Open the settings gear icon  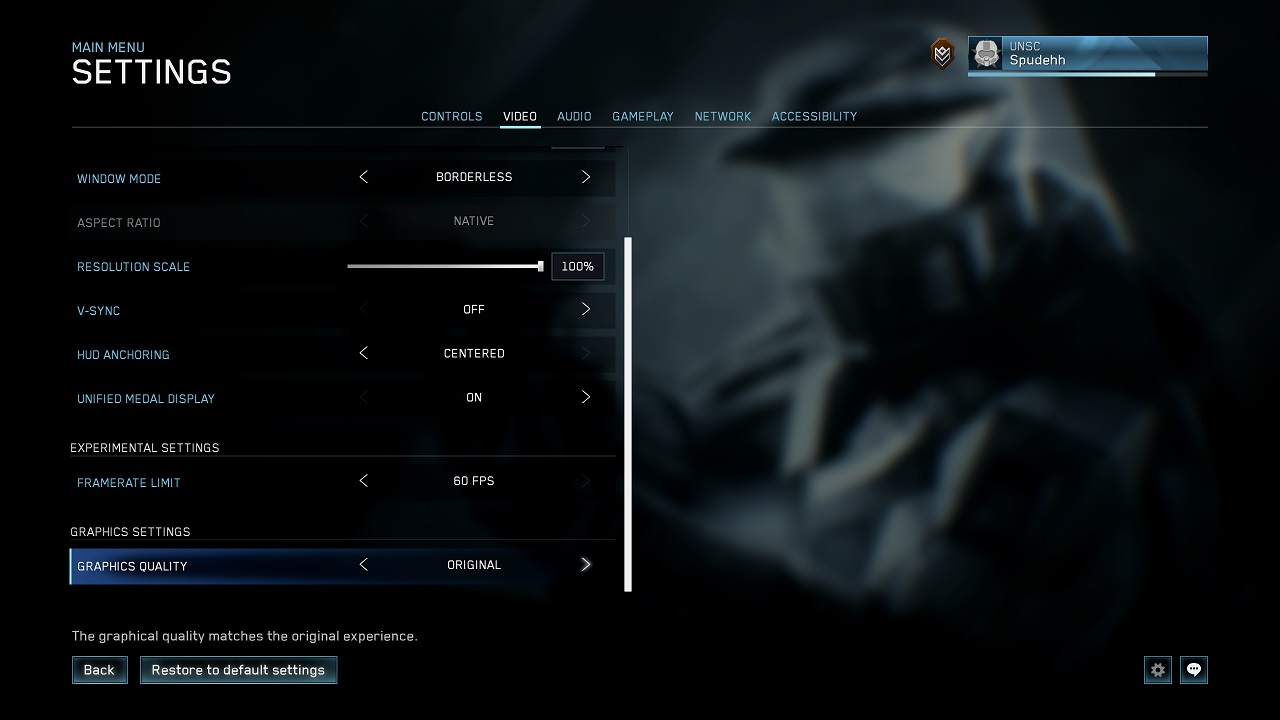[1157, 670]
